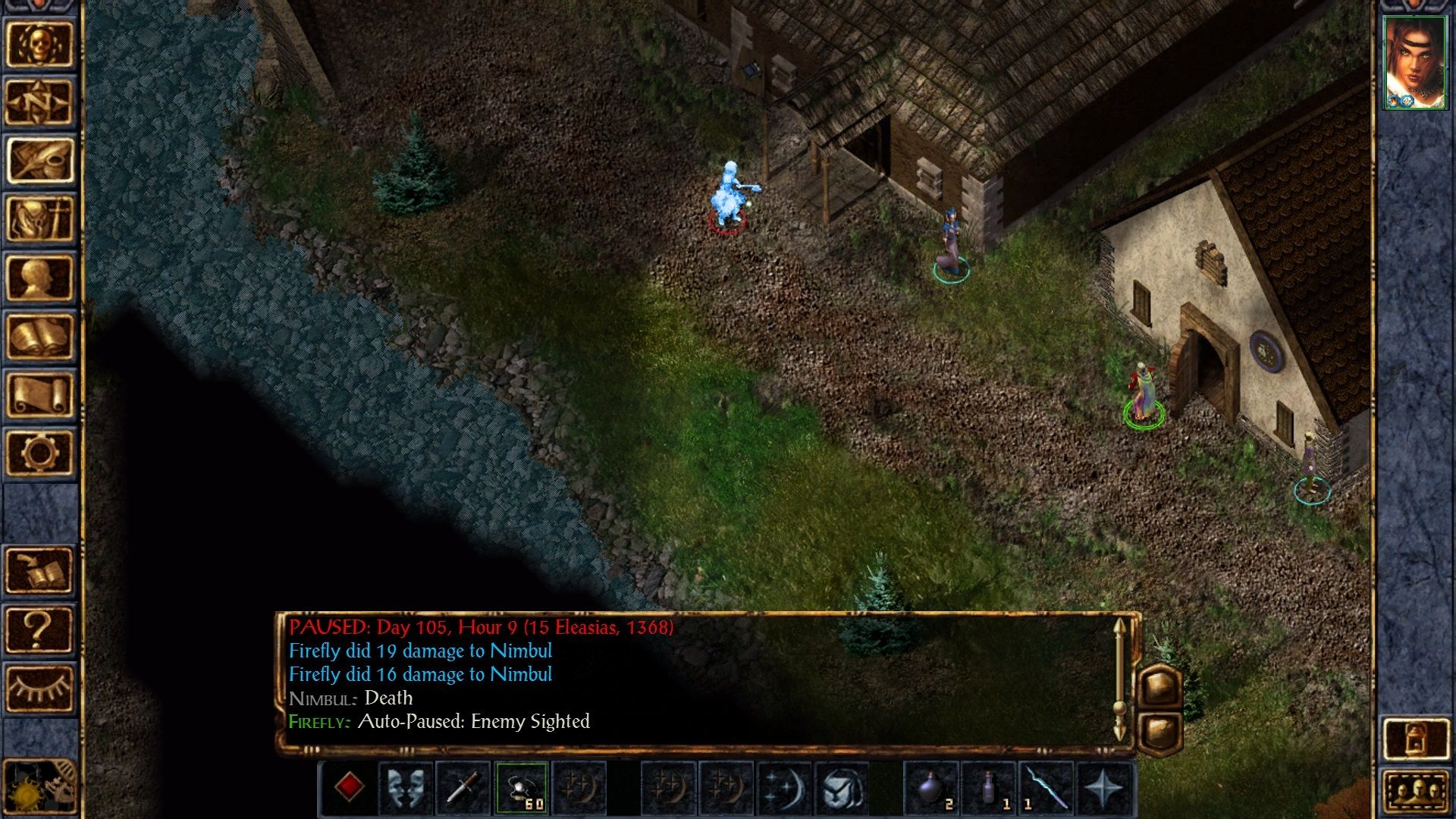Click the red diamond action button
This screenshot has height=819, width=1456.
coord(349,787)
